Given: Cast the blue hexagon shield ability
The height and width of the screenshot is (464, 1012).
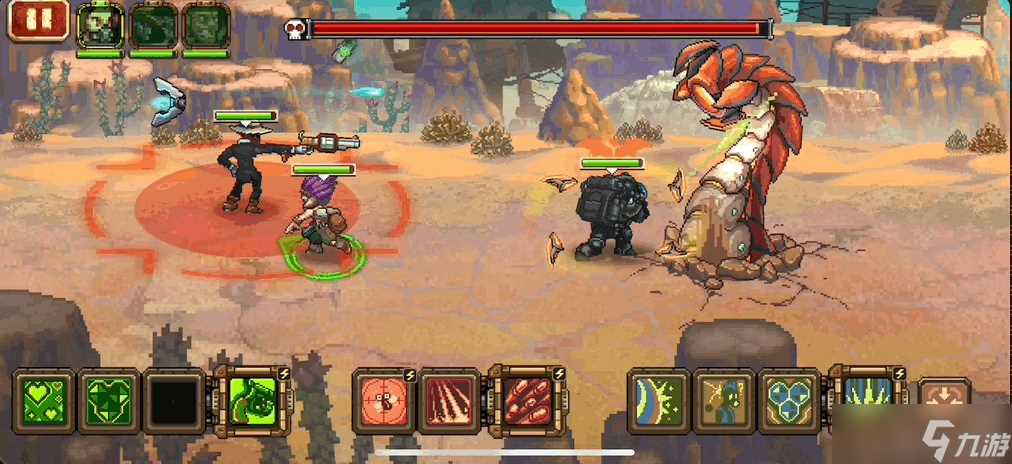Looking at the screenshot, I should [790, 402].
